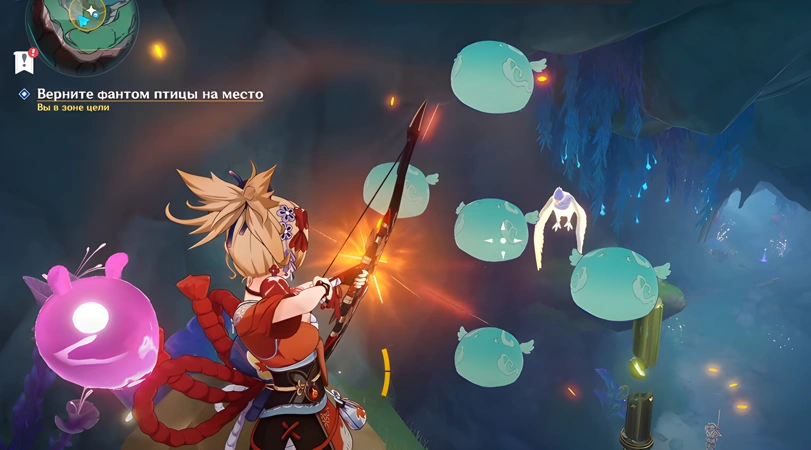Viewport: 811px width, 450px height.
Task: Open the quest journal bookmark icon
Action: [24, 61]
